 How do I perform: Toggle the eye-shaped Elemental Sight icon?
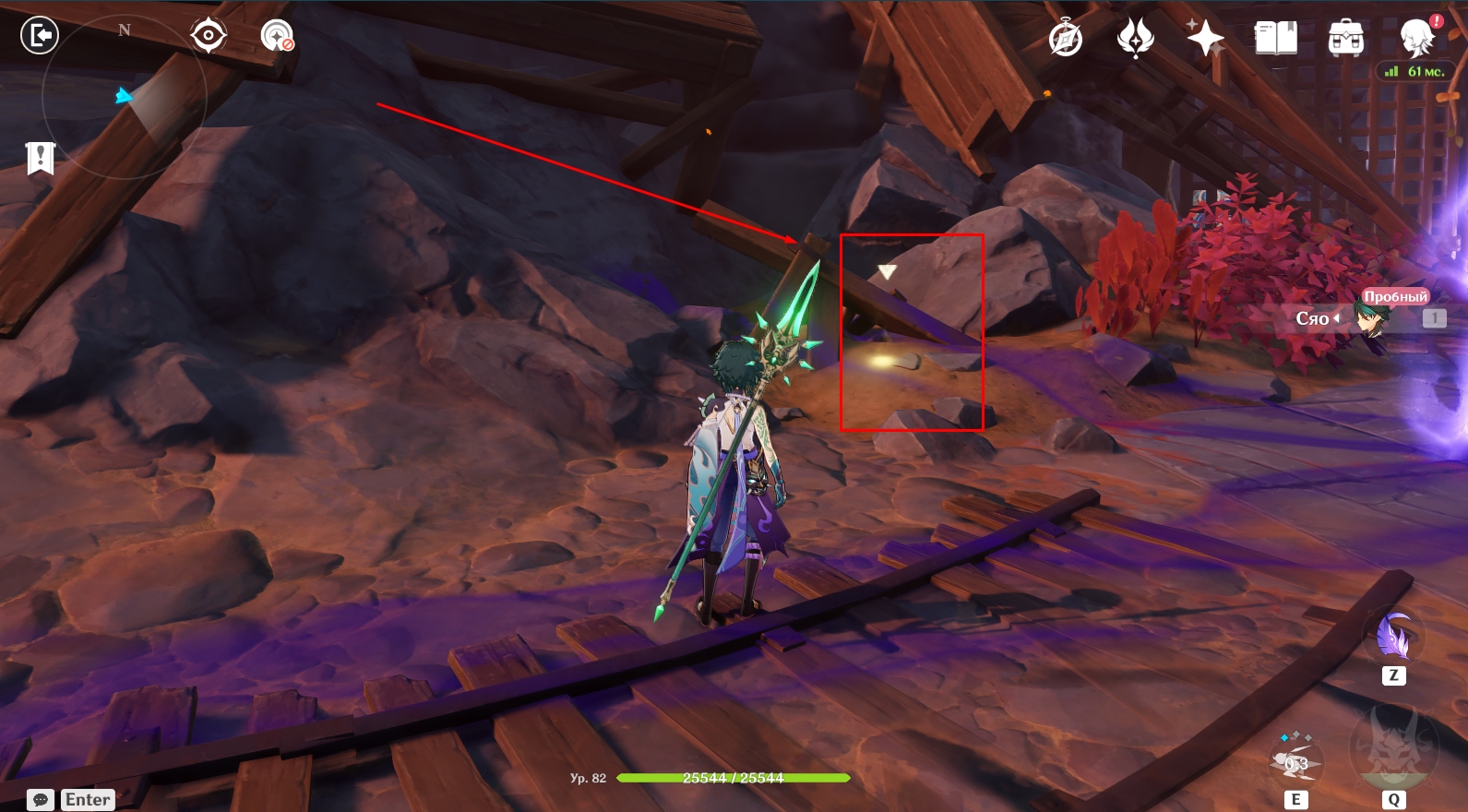tap(209, 36)
